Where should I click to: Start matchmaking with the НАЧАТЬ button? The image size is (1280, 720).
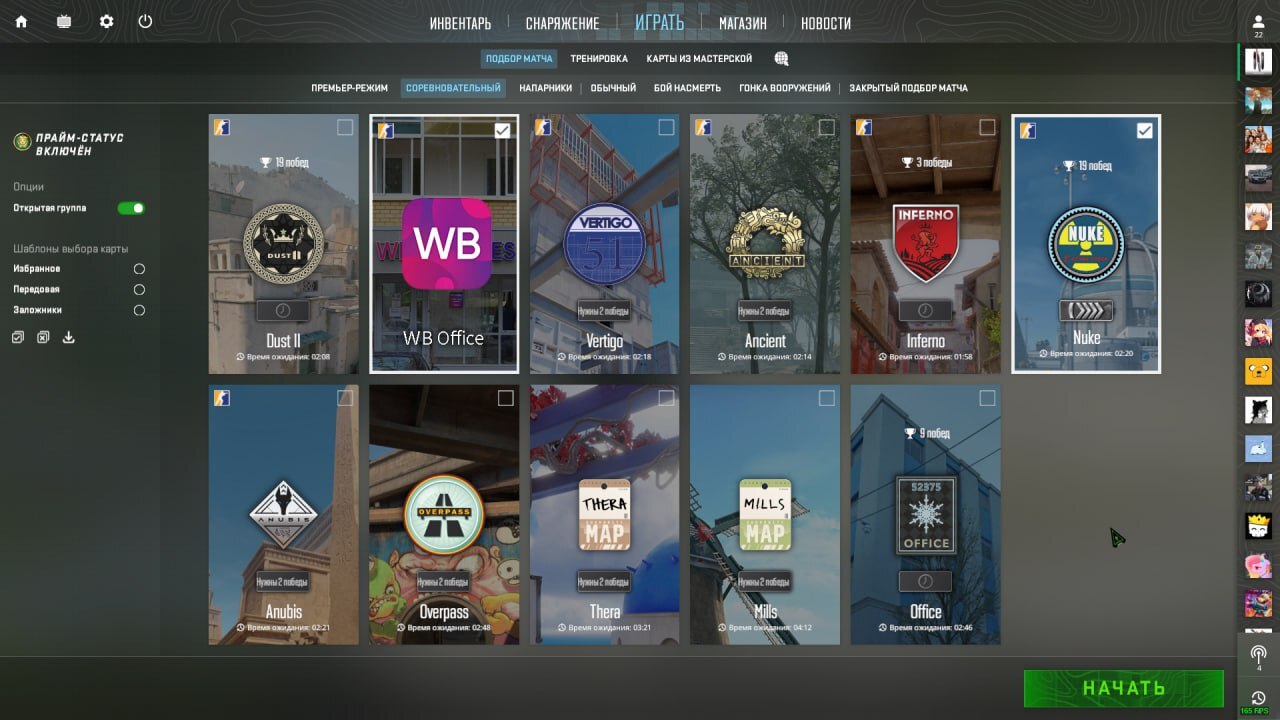1123,688
